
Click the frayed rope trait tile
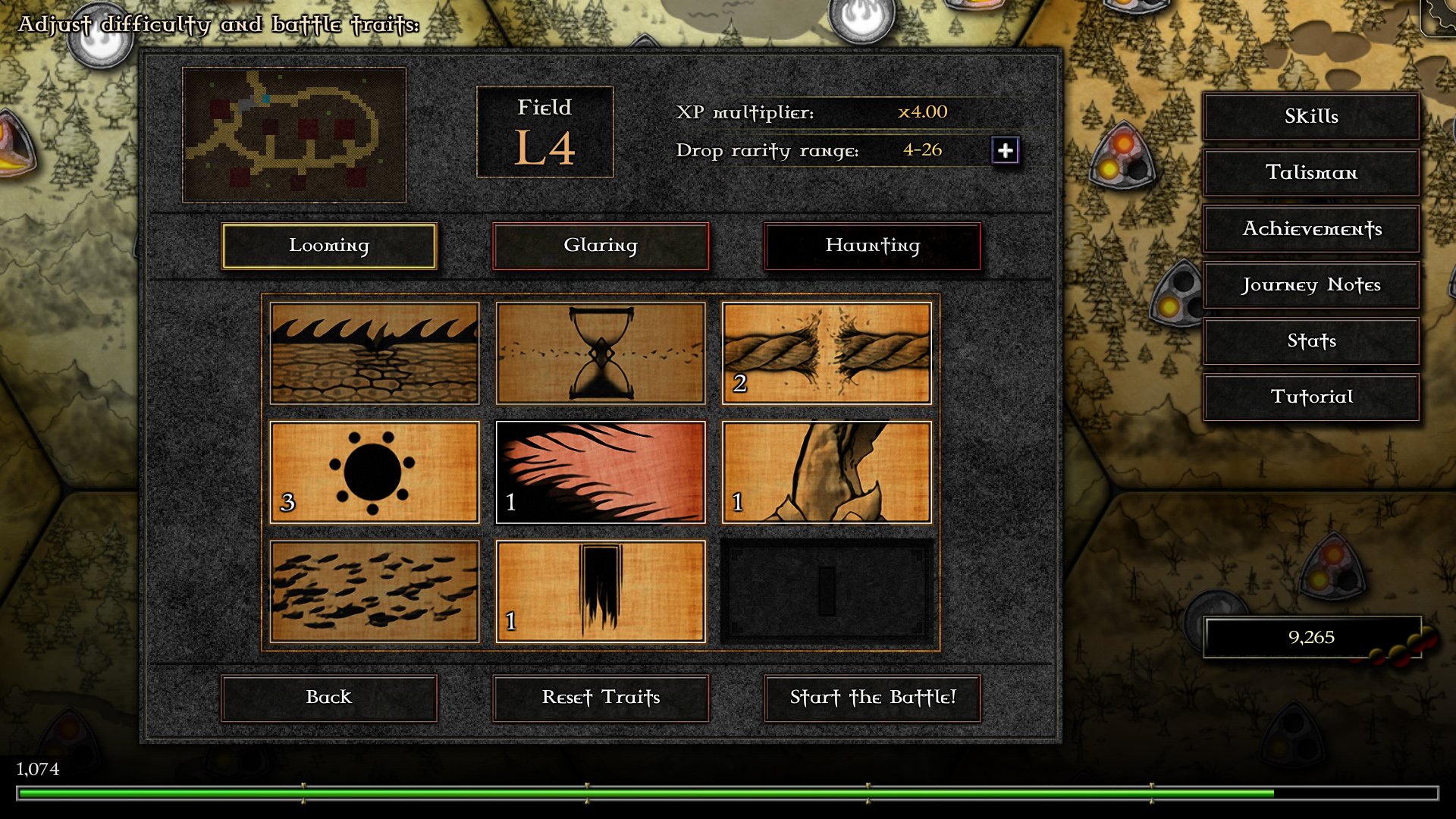(827, 353)
